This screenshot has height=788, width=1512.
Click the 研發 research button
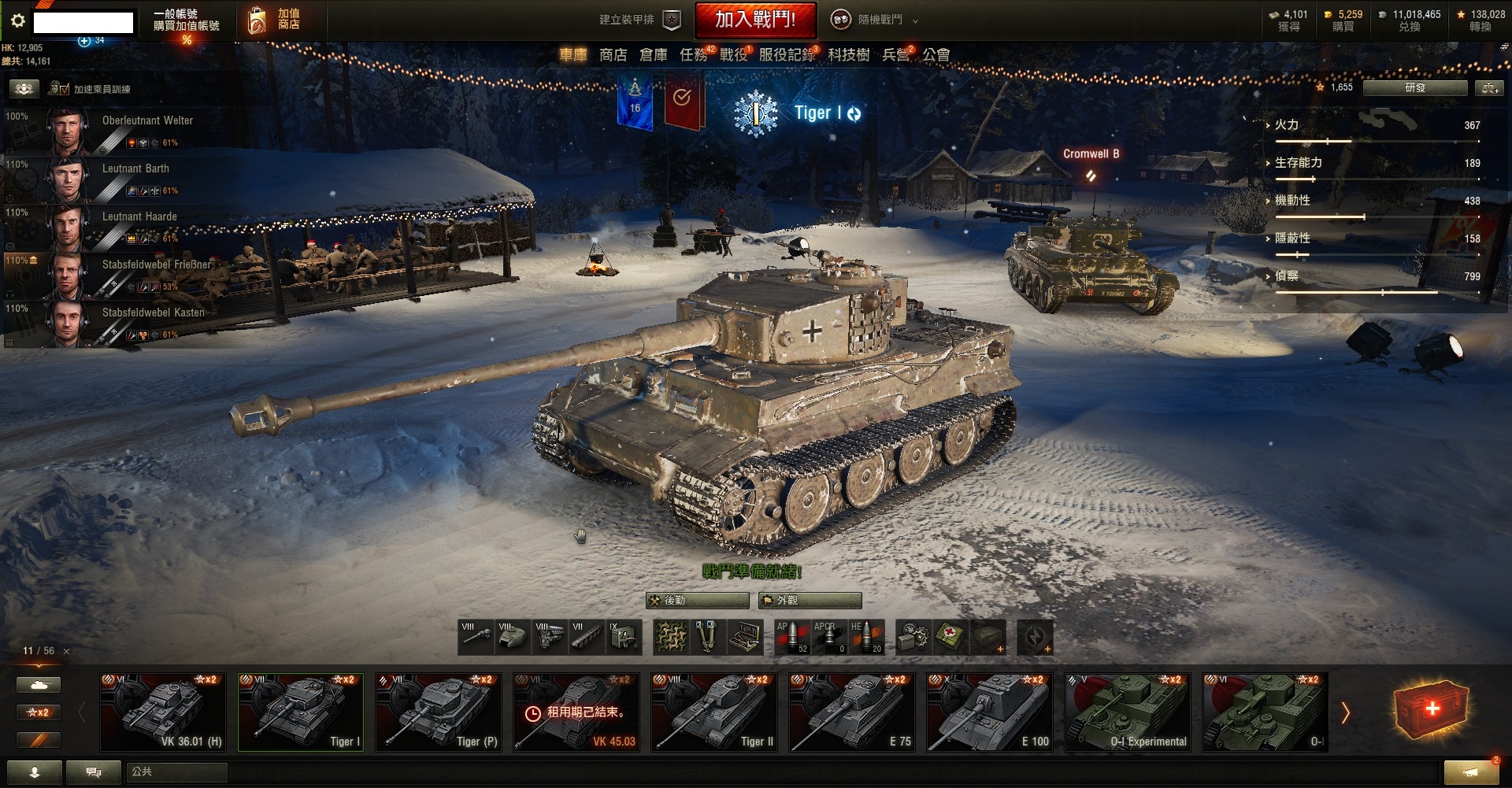pyautogui.click(x=1414, y=88)
